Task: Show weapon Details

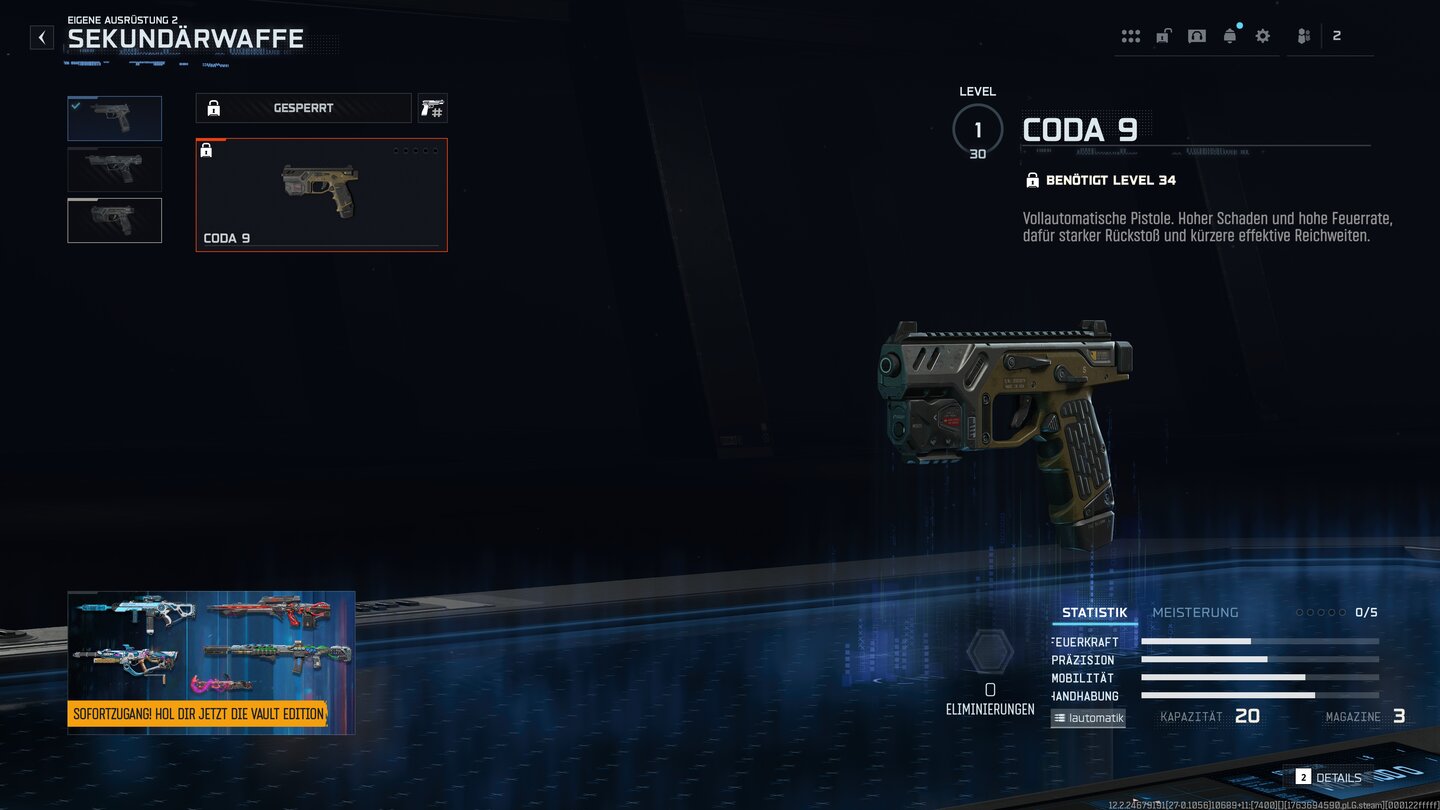Action: click(1329, 777)
